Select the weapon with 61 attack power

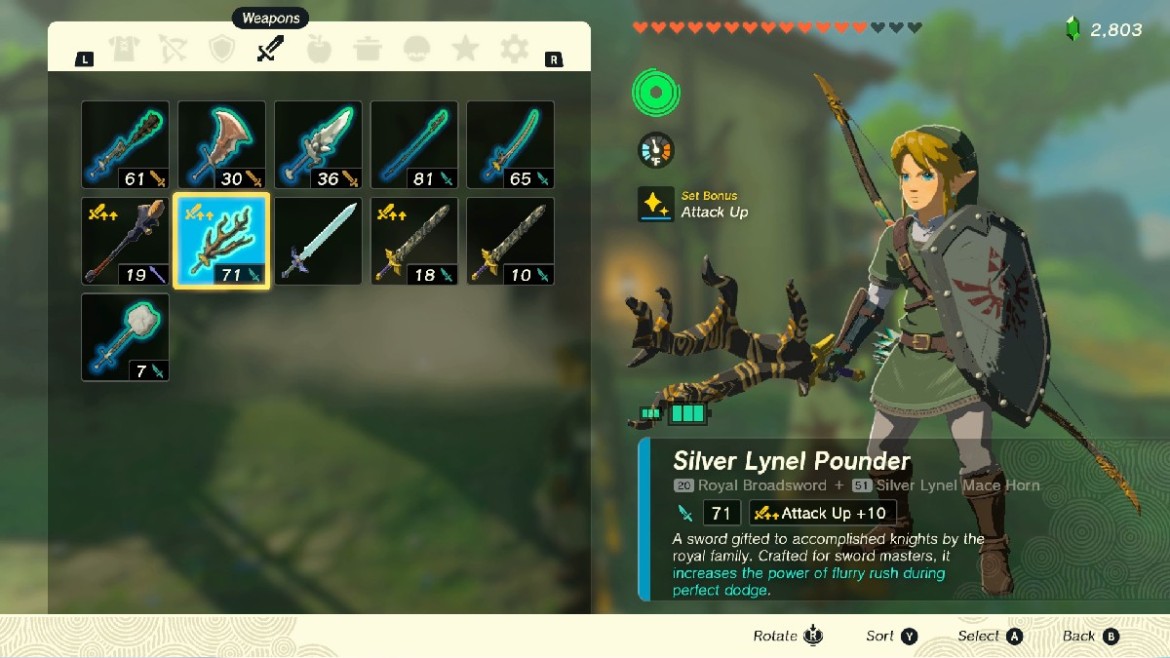click(125, 145)
